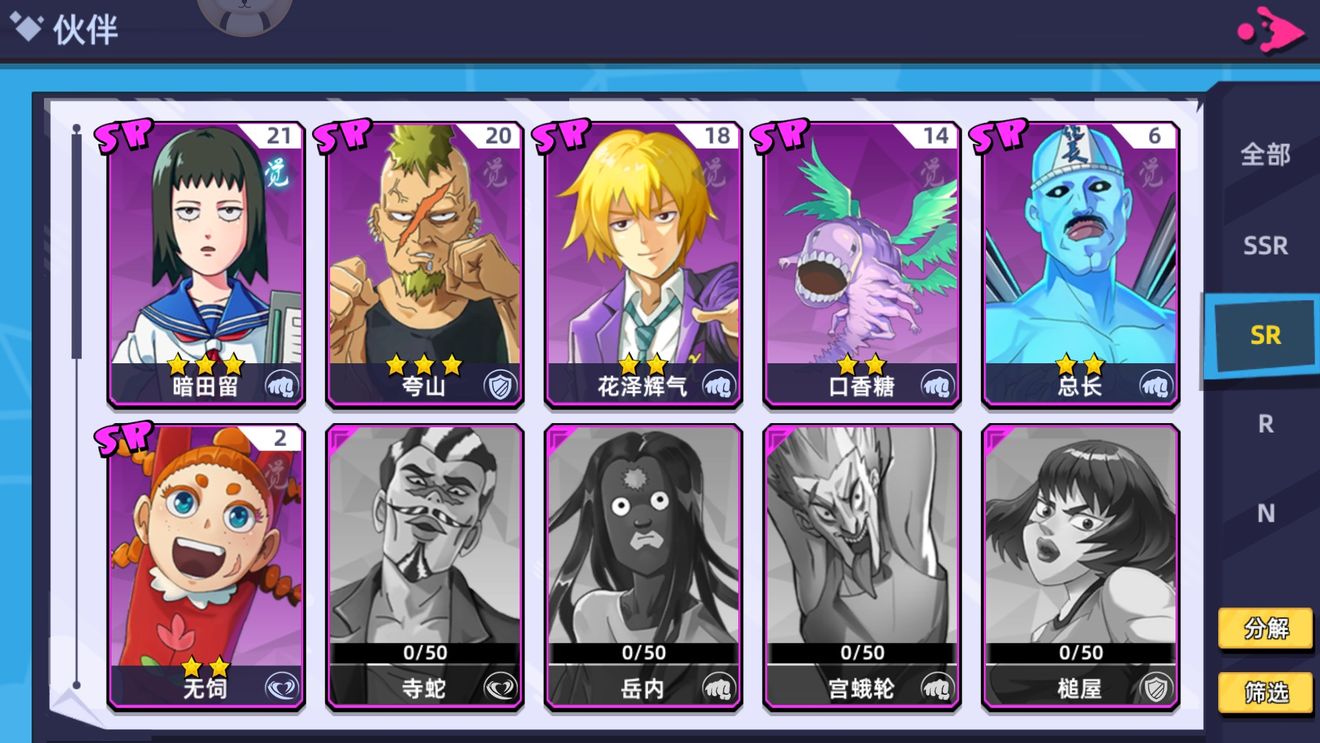Choose the locked 宫蛾轮 card
The height and width of the screenshot is (743, 1320).
point(861,567)
